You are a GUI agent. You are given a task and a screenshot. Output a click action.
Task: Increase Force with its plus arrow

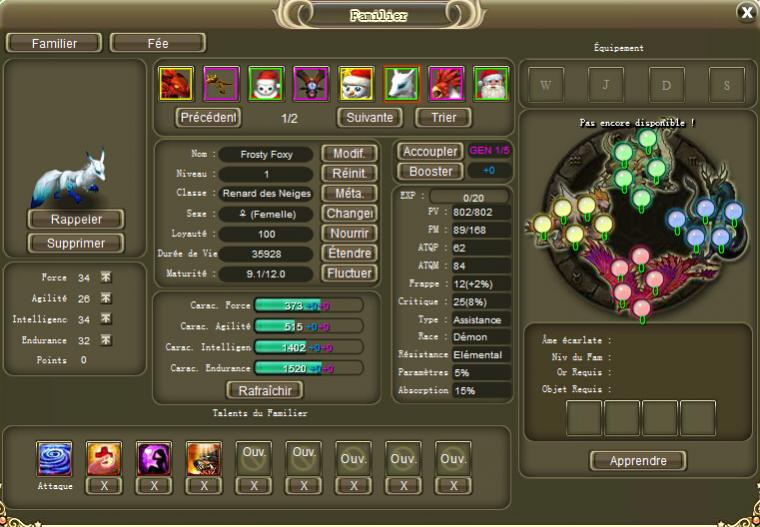point(106,278)
